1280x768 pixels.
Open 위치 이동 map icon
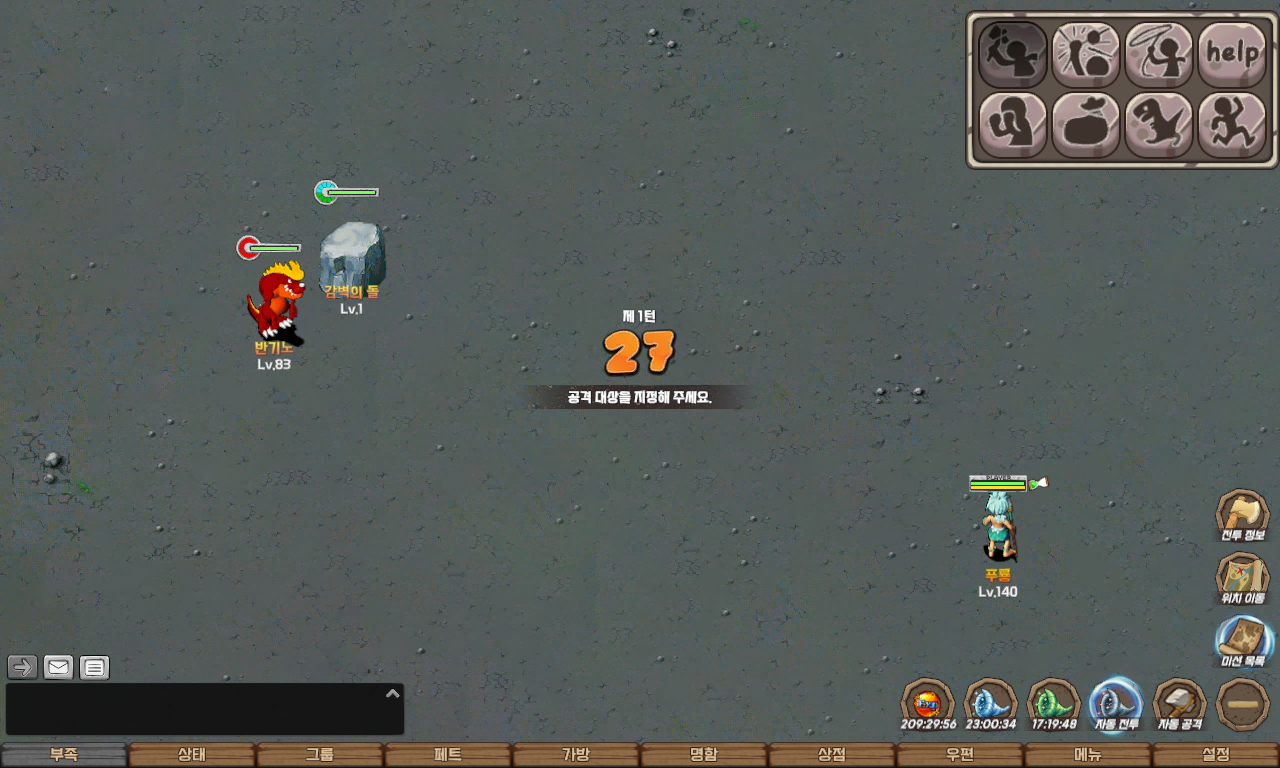(x=1242, y=579)
